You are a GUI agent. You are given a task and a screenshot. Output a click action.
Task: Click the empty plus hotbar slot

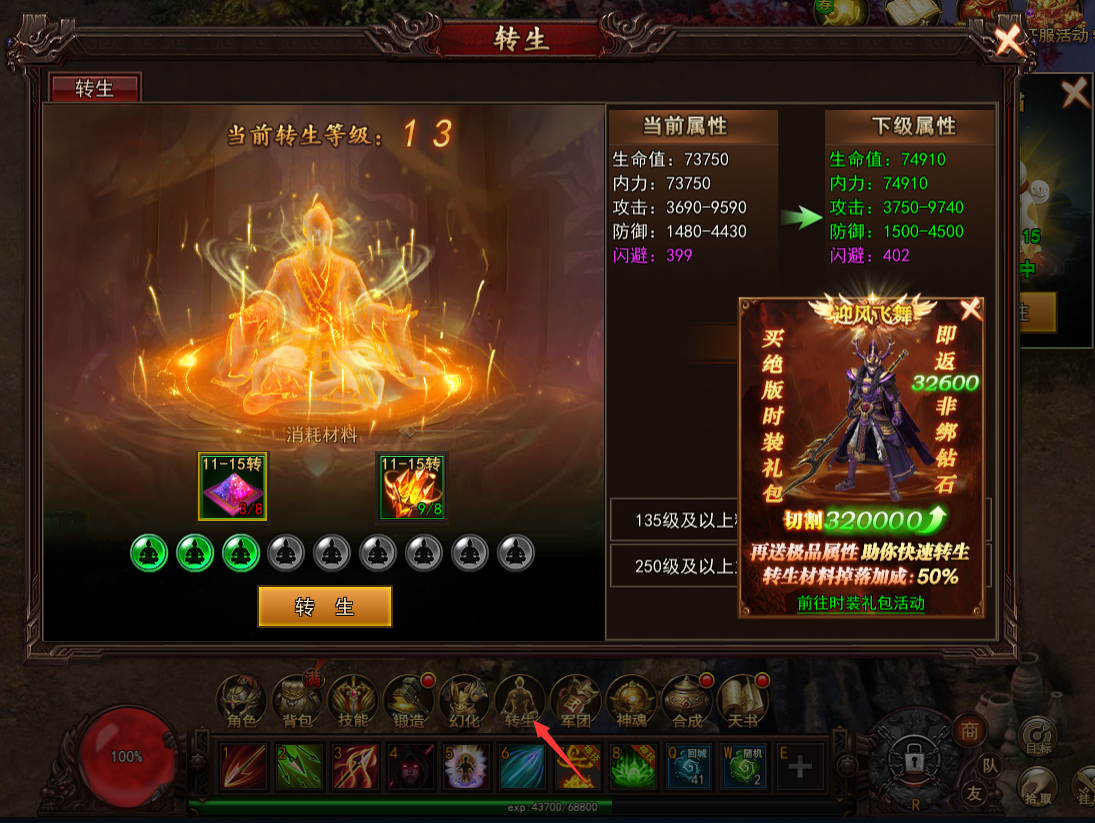coord(800,767)
